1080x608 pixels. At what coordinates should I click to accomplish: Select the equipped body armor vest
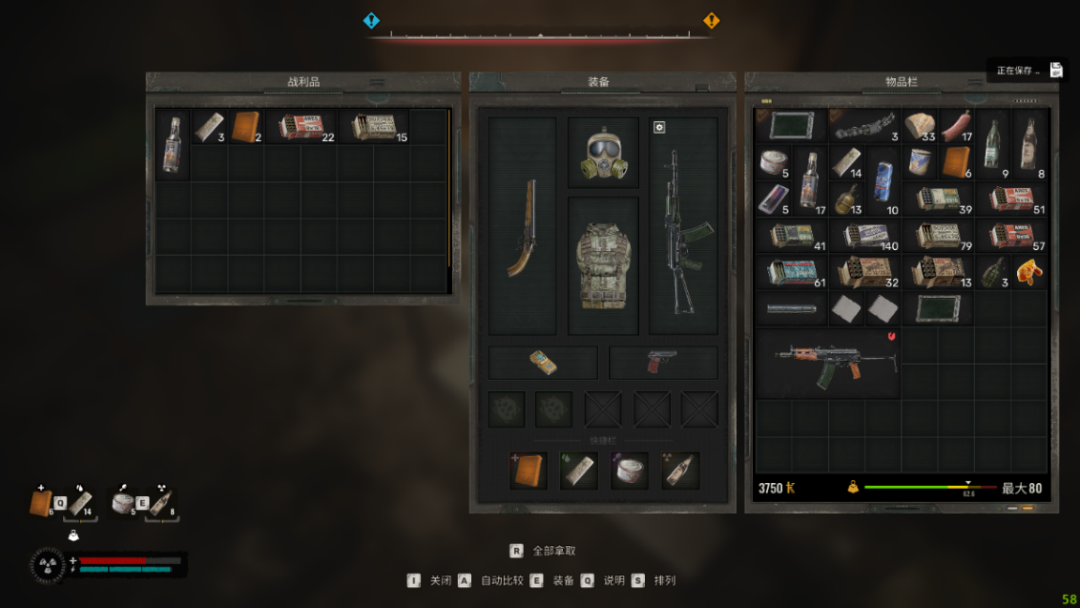602,264
